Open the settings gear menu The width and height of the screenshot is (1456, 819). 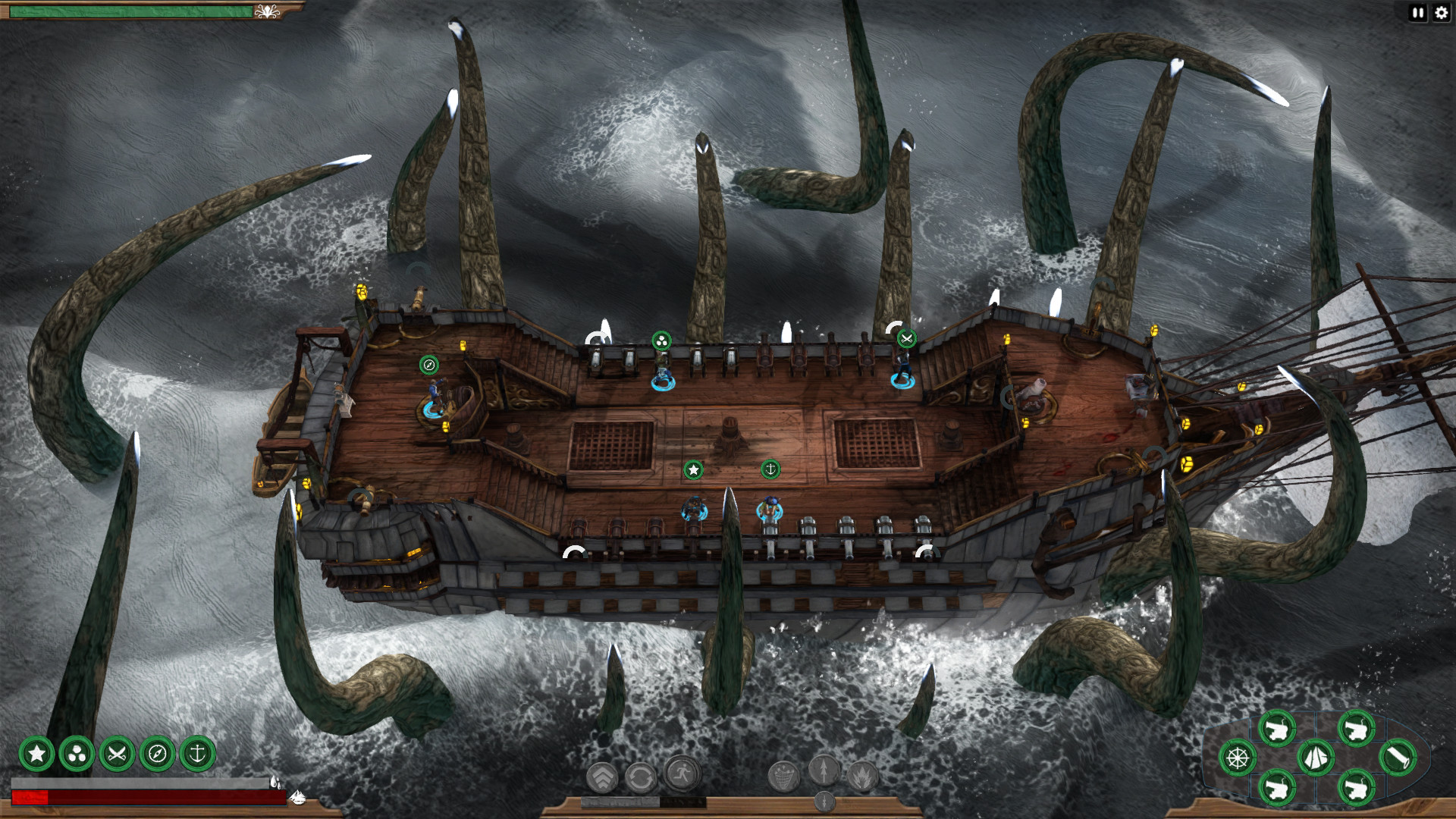(1441, 13)
